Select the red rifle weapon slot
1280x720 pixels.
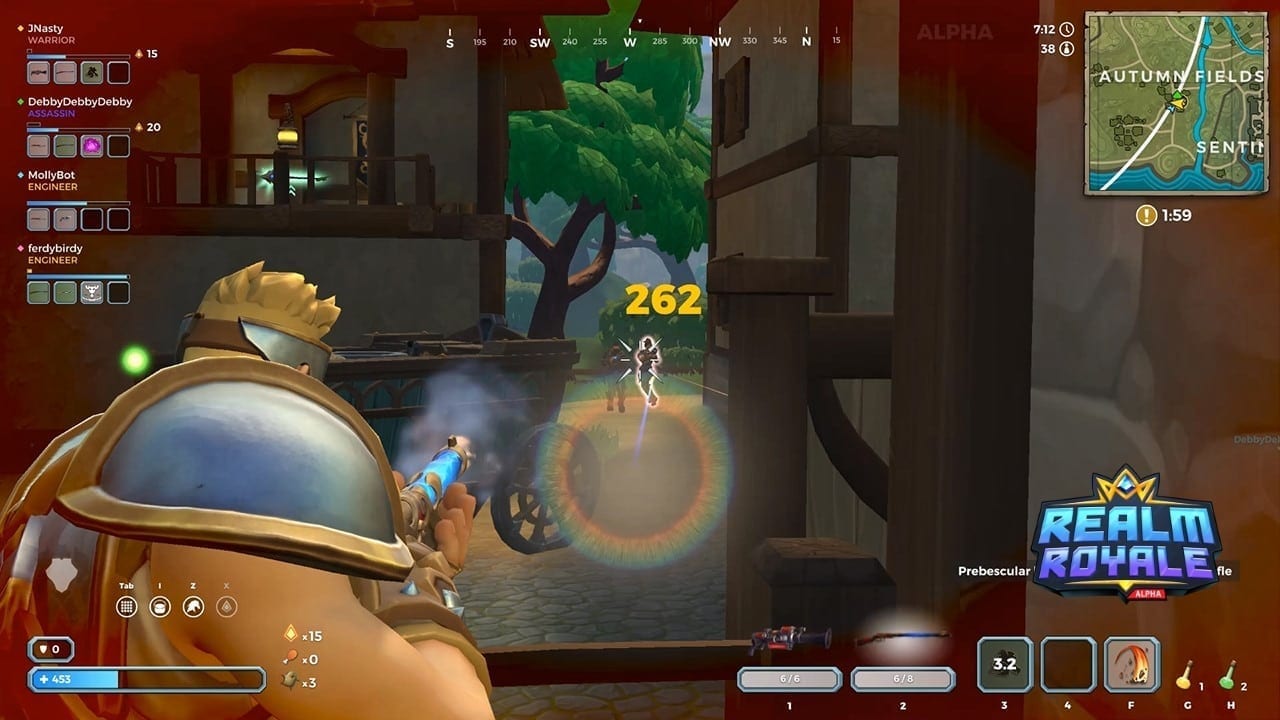(790, 640)
